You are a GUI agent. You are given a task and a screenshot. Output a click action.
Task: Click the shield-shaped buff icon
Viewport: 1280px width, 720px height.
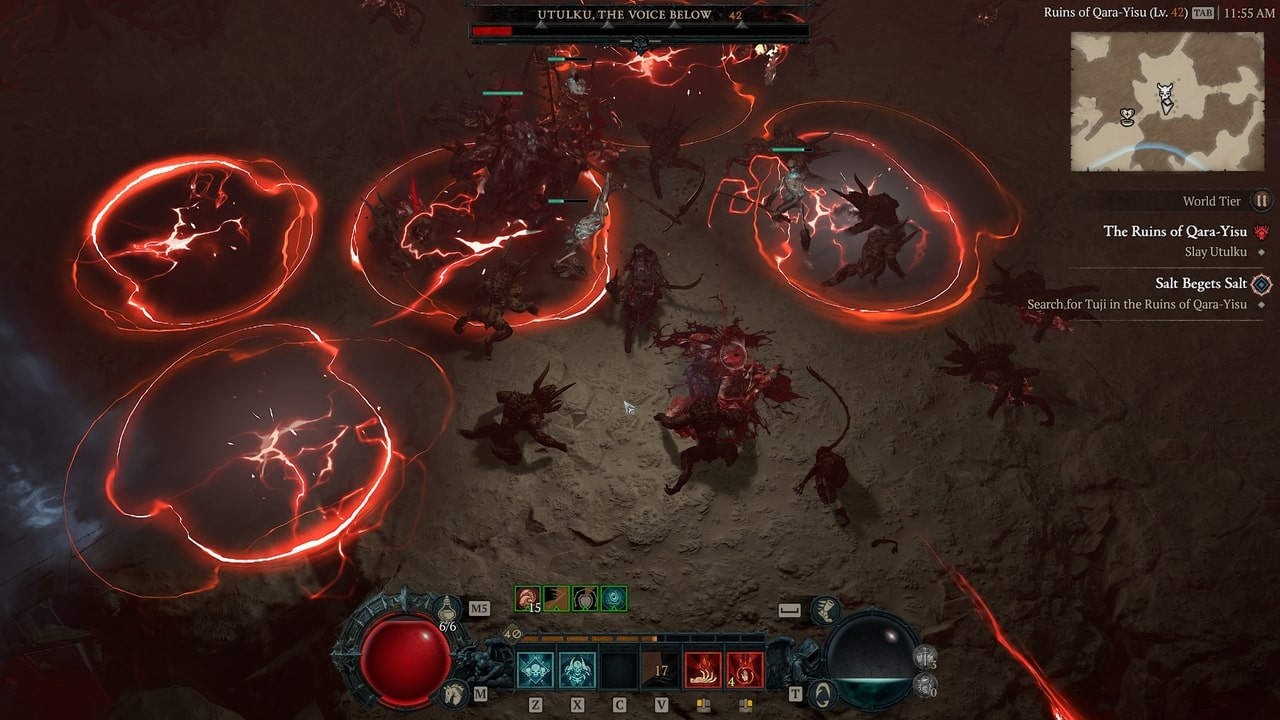pos(584,599)
